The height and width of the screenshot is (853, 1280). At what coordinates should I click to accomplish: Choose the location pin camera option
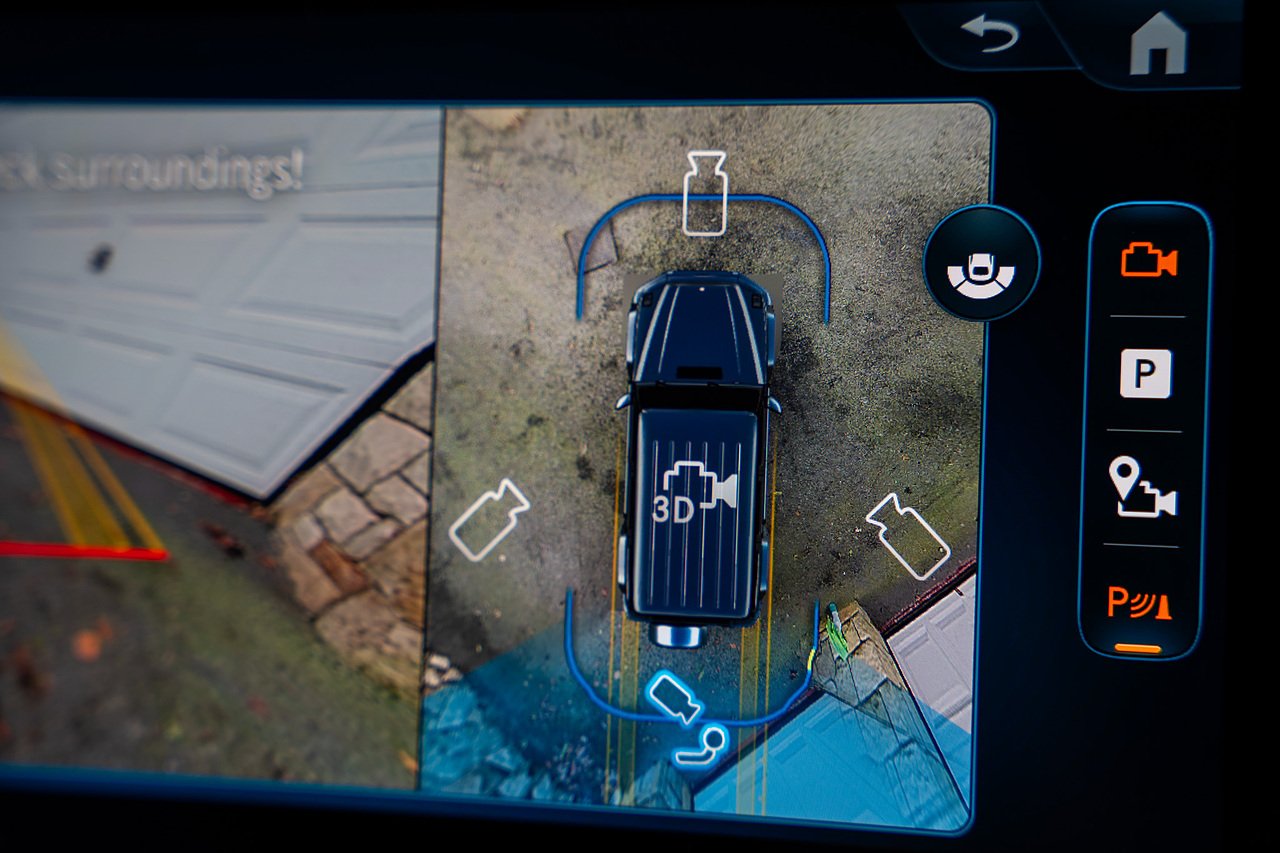(1142, 488)
